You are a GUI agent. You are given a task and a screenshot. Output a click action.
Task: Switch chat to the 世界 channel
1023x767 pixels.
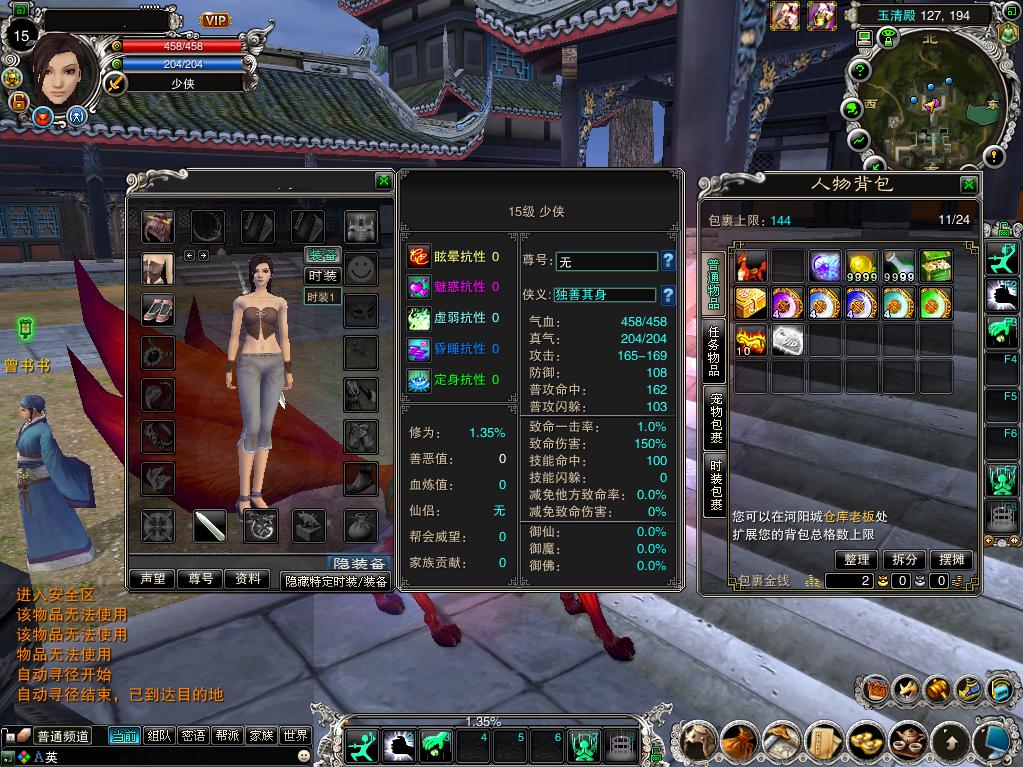[295, 736]
